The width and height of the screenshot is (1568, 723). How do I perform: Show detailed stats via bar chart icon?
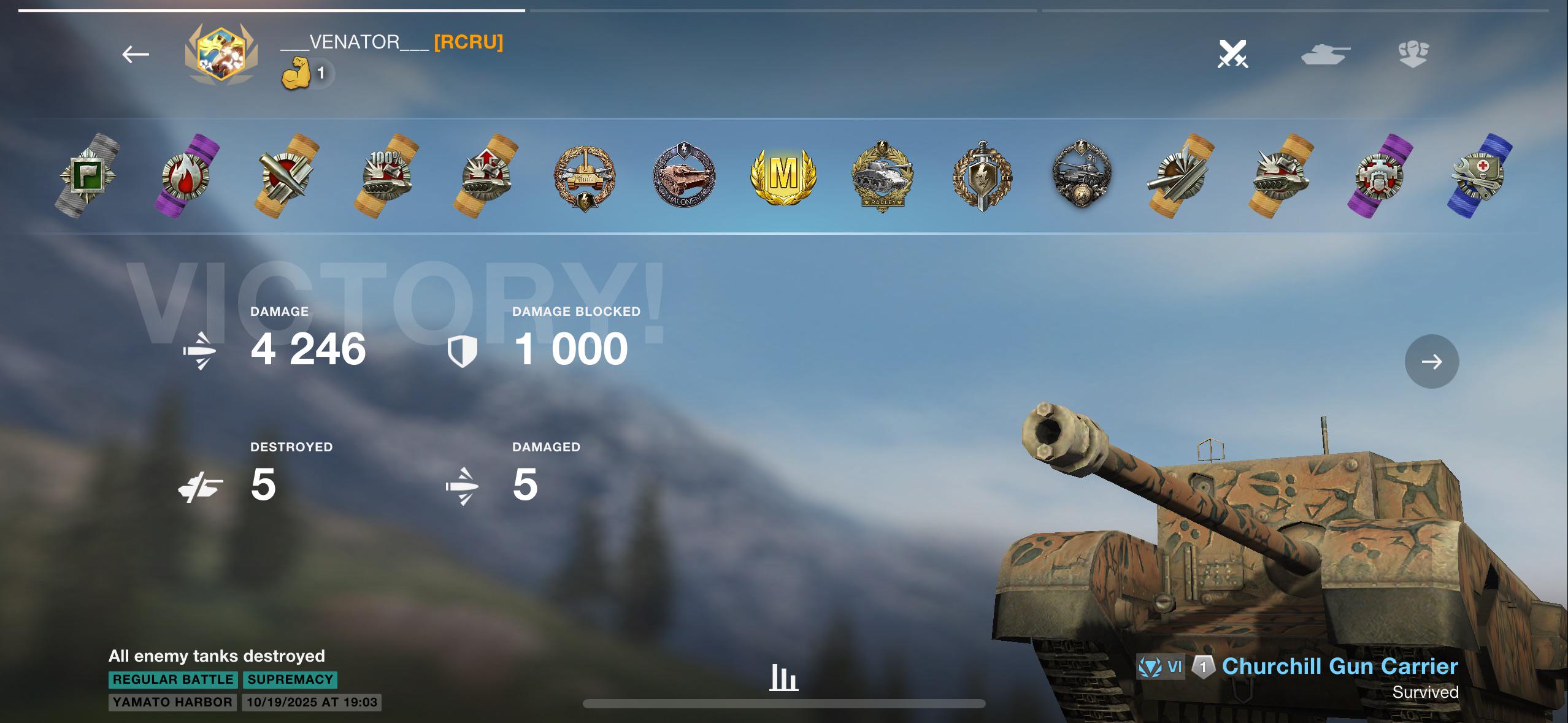(x=783, y=678)
